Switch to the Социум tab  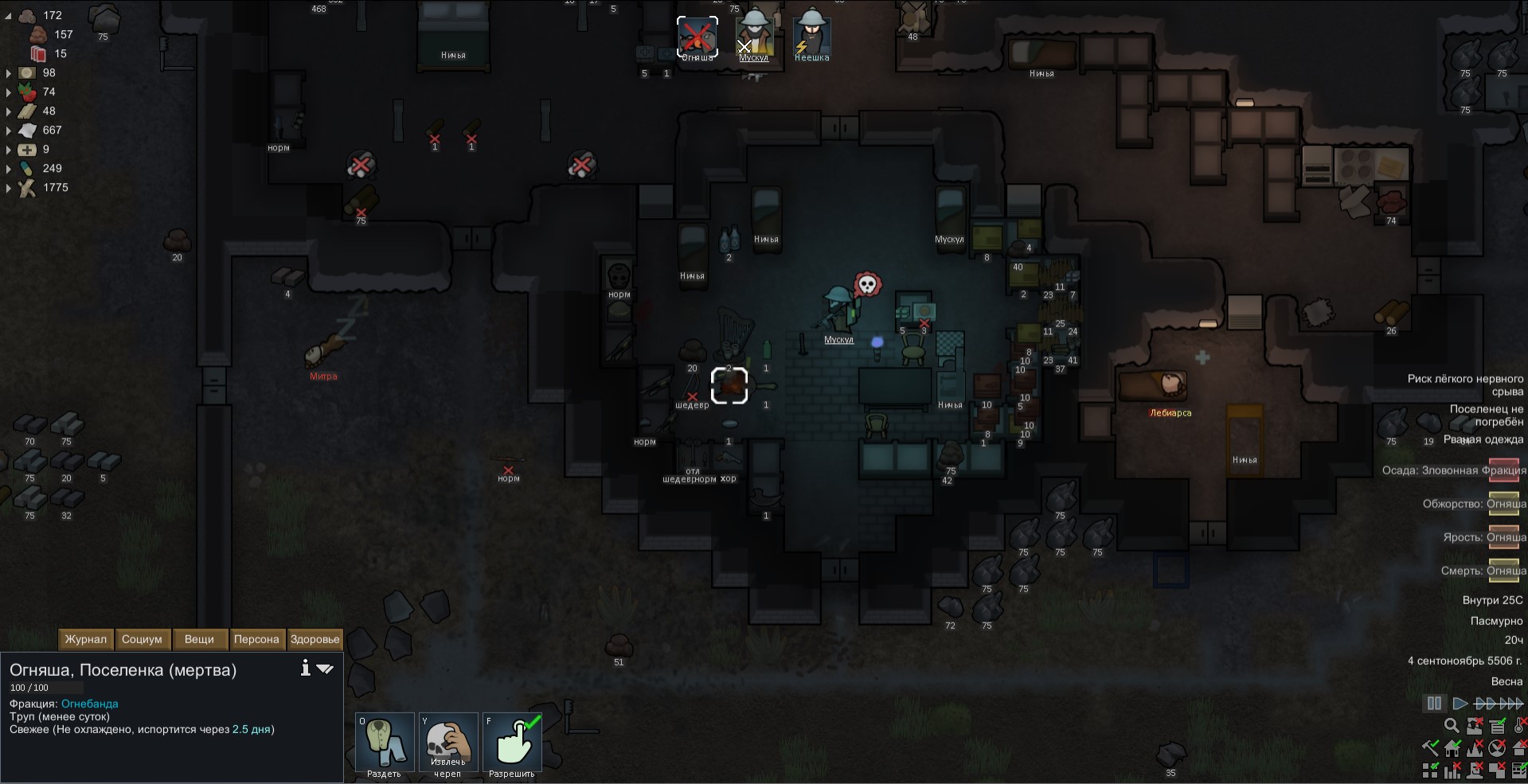(x=142, y=639)
